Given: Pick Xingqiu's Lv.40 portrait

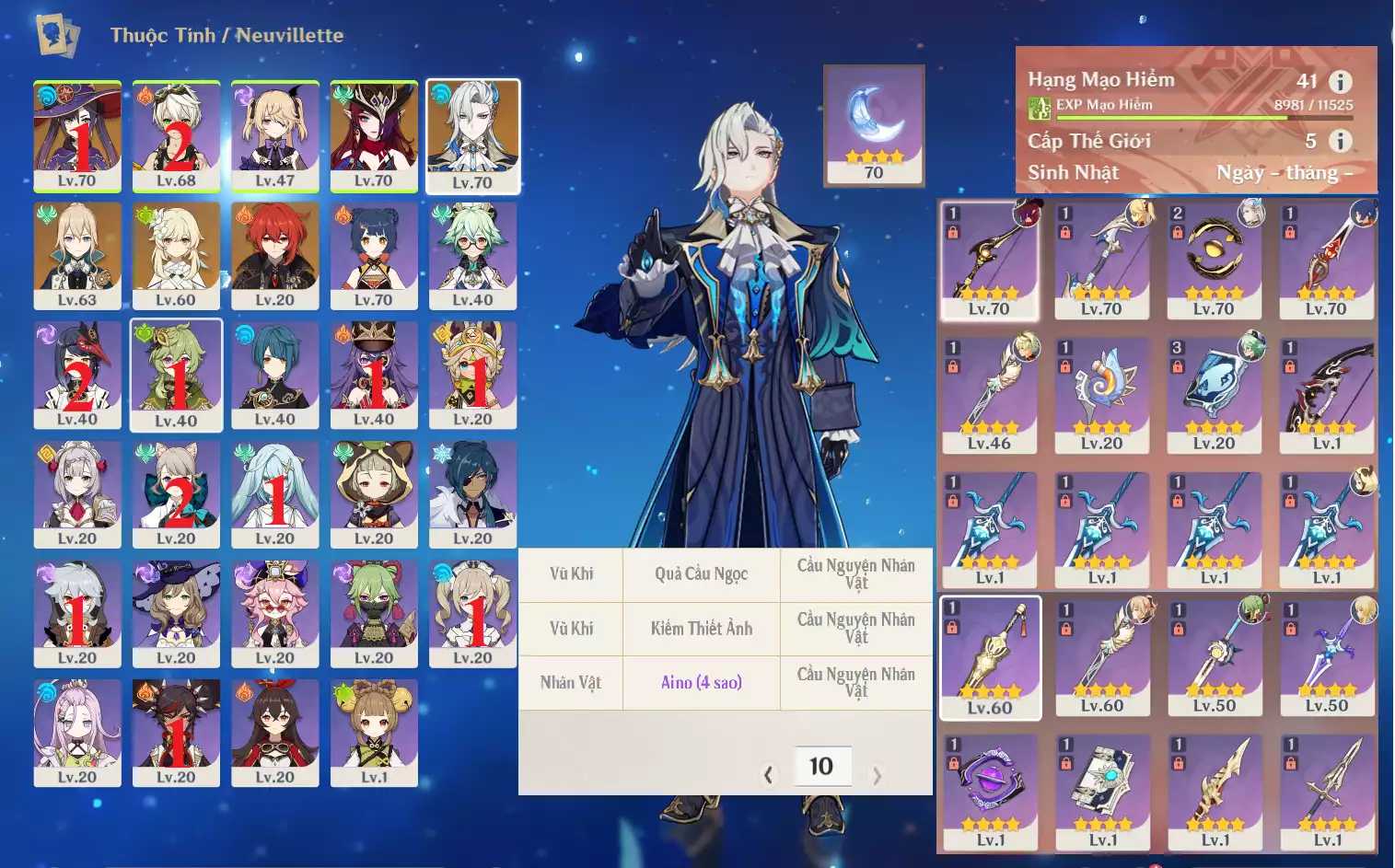Looking at the screenshot, I should point(274,375).
